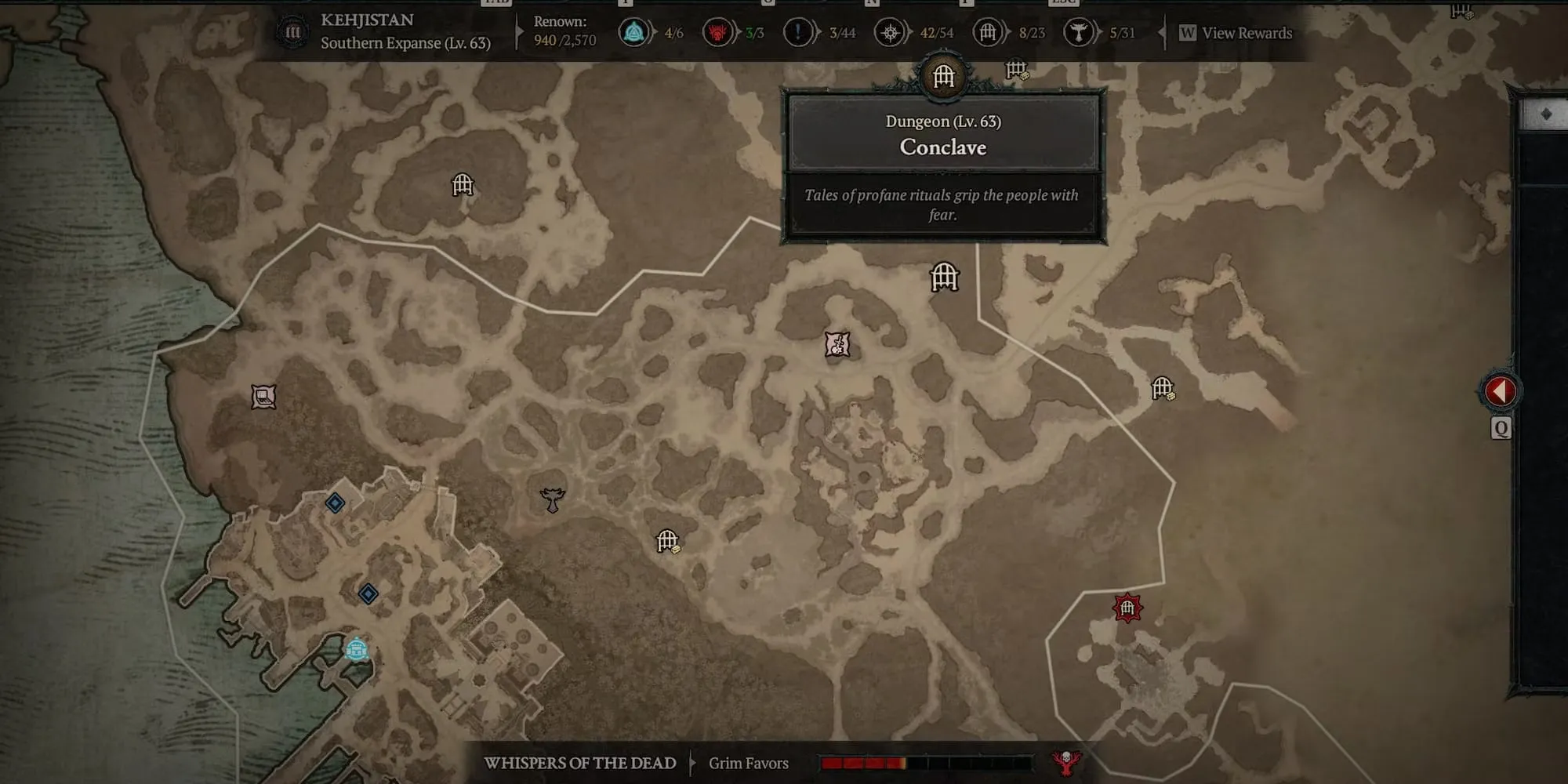Screen dimensions: 1568x784
Task: Select the side dungeon marker with cellar stairs
Action: coord(263,397)
